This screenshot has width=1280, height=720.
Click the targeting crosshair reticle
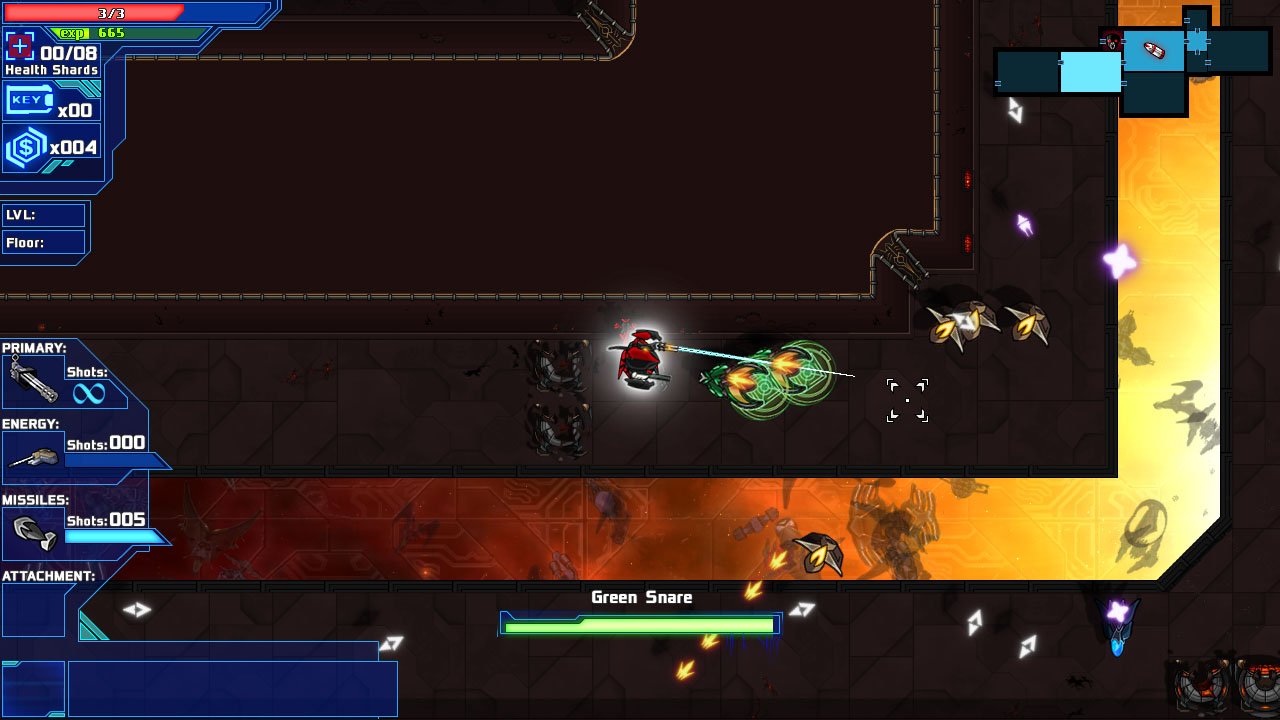pos(907,399)
